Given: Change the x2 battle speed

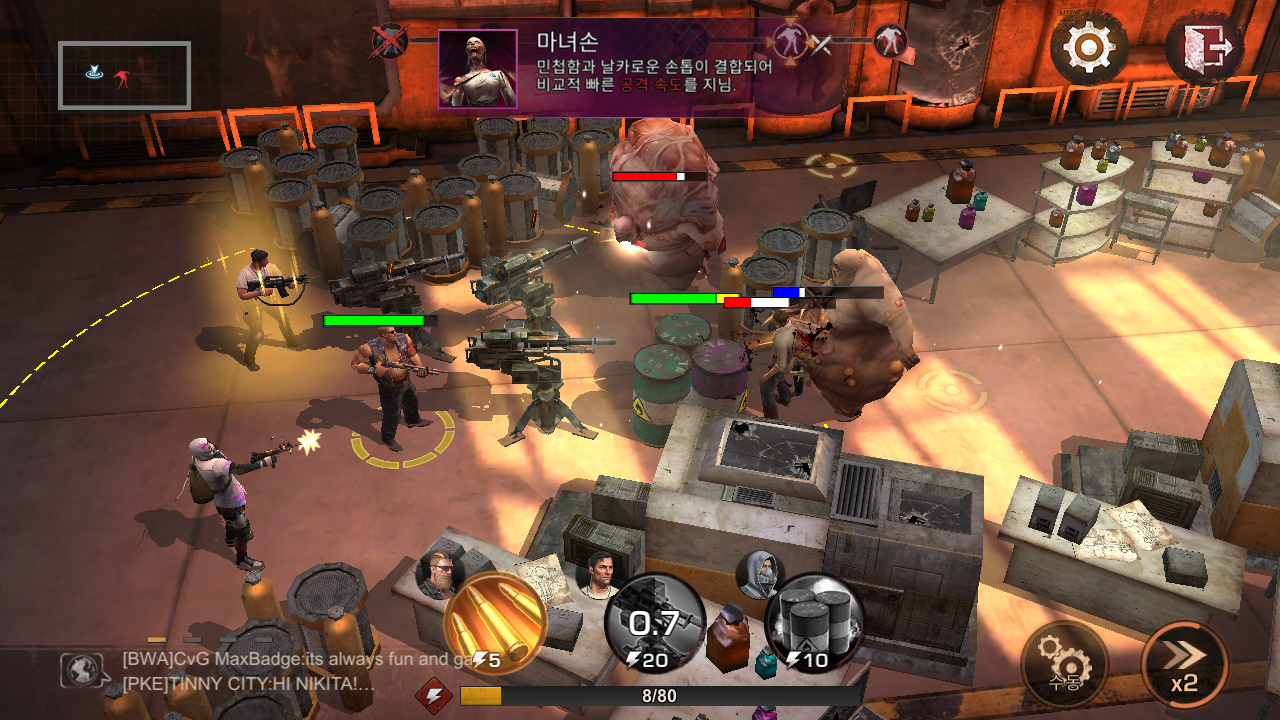Looking at the screenshot, I should (x=1184, y=664).
